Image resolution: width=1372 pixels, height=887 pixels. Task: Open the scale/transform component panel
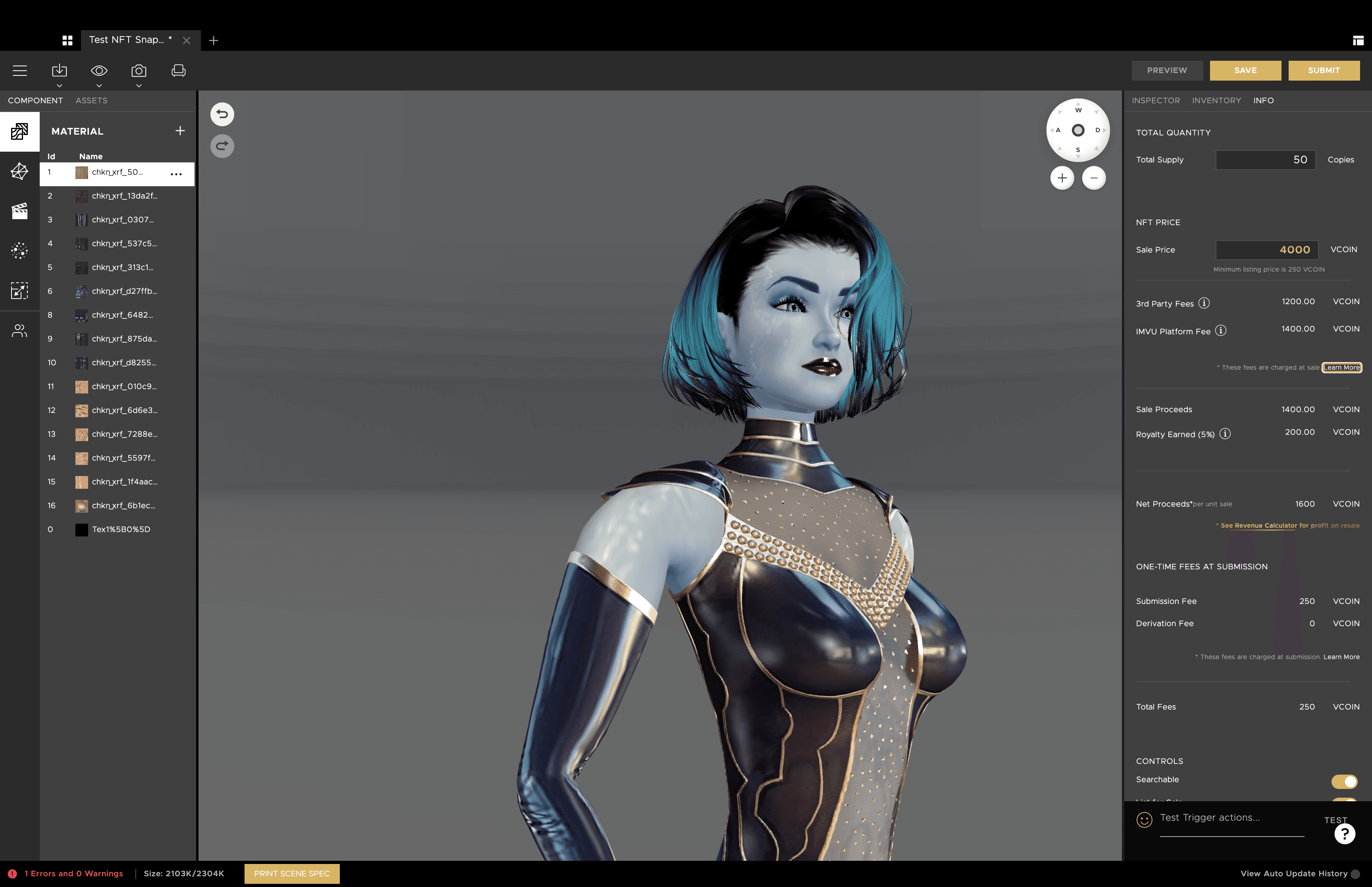point(19,291)
